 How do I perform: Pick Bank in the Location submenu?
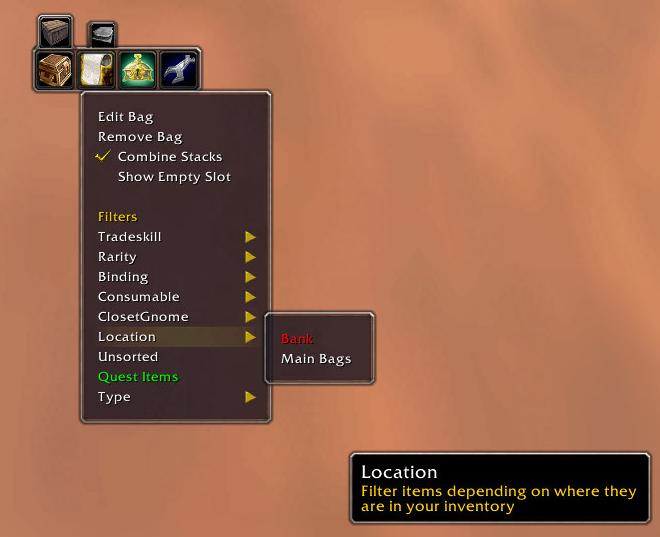click(297, 339)
